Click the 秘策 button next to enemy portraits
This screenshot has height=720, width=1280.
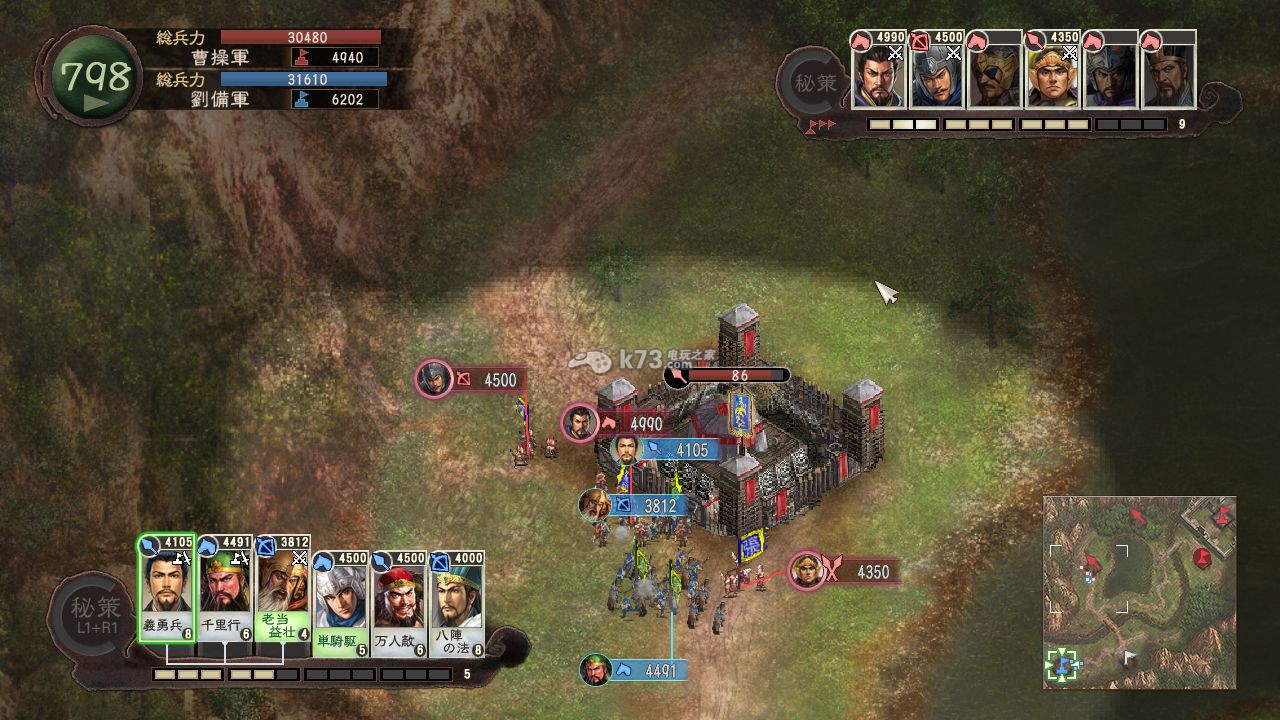click(812, 78)
